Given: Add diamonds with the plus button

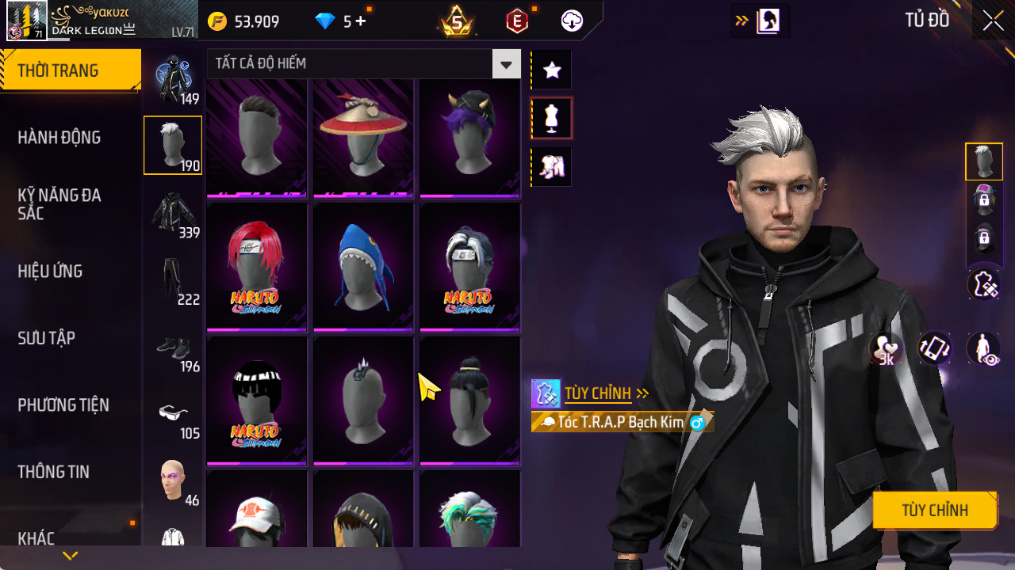Looking at the screenshot, I should [x=360, y=21].
